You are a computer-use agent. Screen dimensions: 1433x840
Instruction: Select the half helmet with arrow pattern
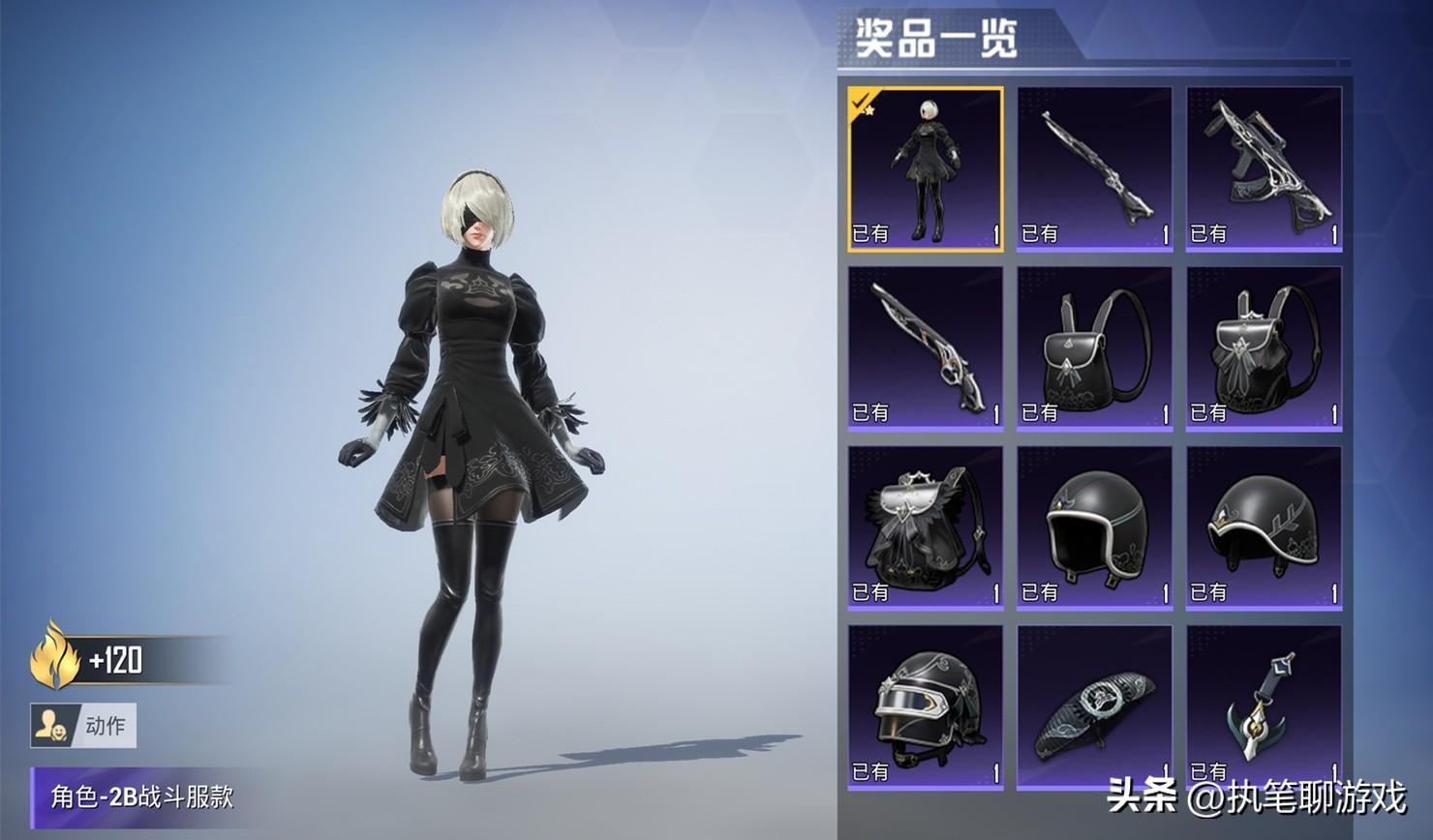pyautogui.click(x=1264, y=527)
